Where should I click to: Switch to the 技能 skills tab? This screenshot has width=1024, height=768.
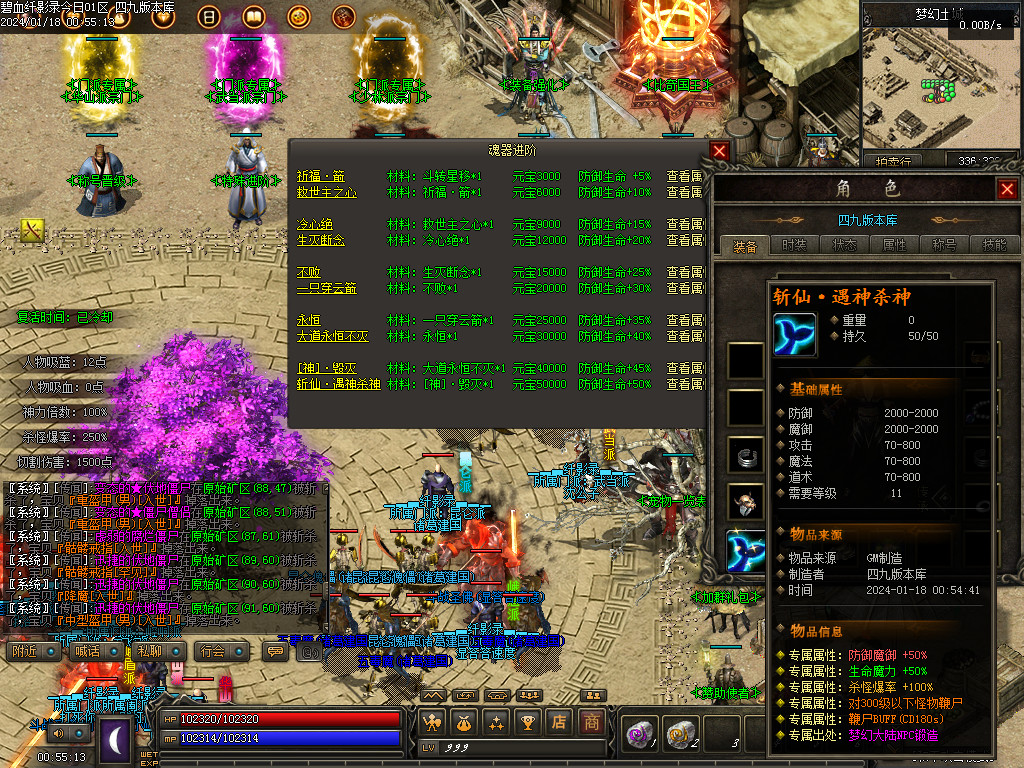tap(993, 245)
